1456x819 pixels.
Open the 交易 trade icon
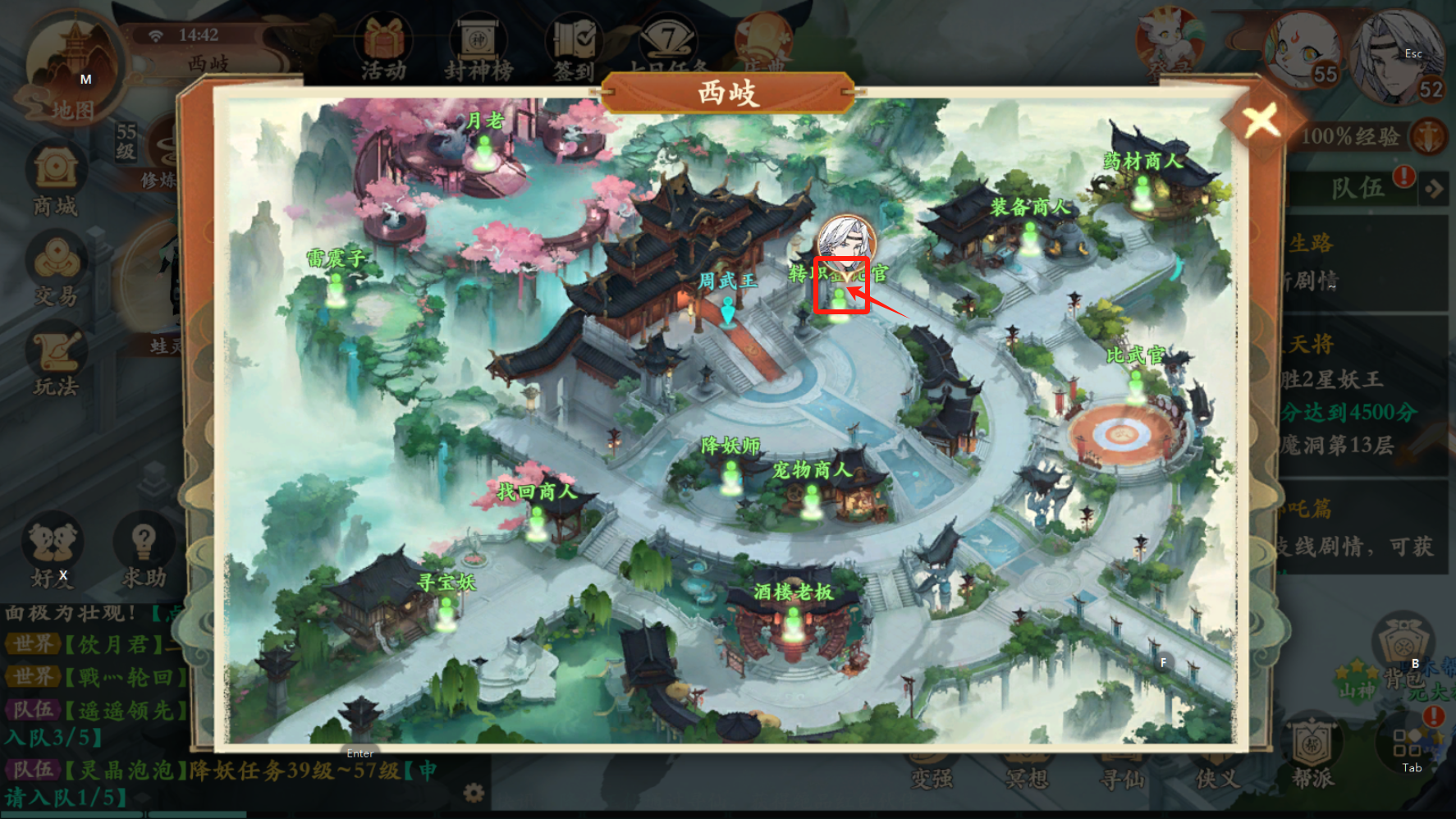point(56,271)
